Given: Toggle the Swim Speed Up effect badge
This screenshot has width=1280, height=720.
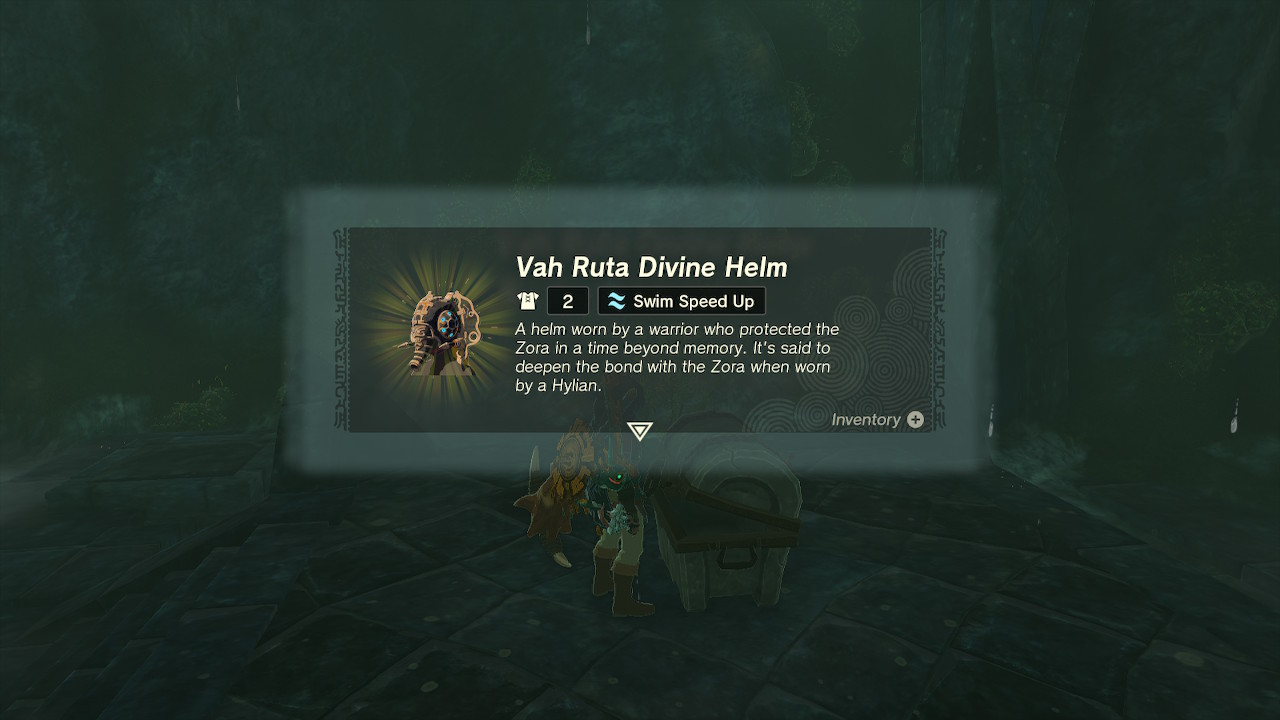Looking at the screenshot, I should coord(681,300).
